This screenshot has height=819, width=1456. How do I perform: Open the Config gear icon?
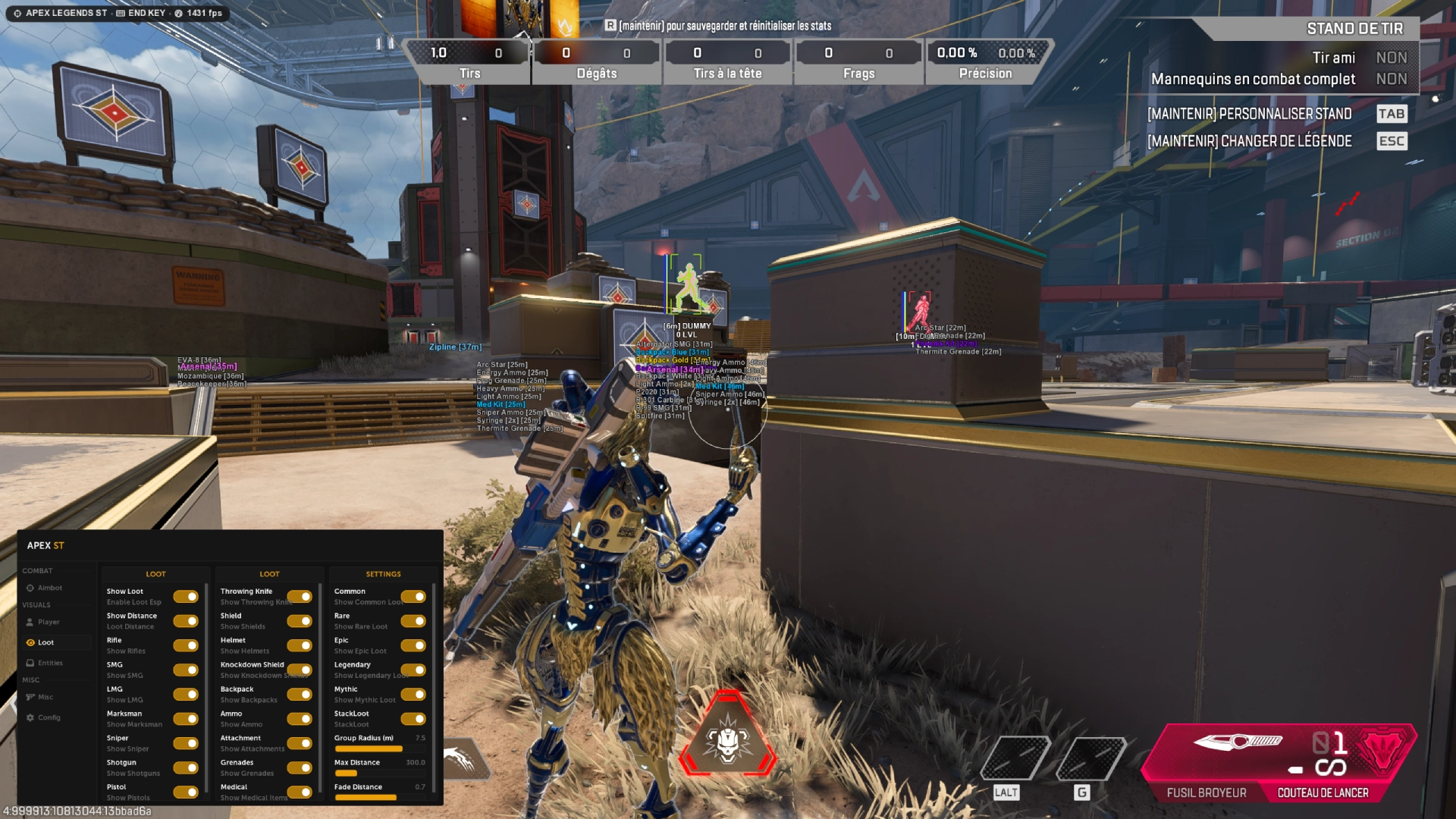(x=32, y=717)
